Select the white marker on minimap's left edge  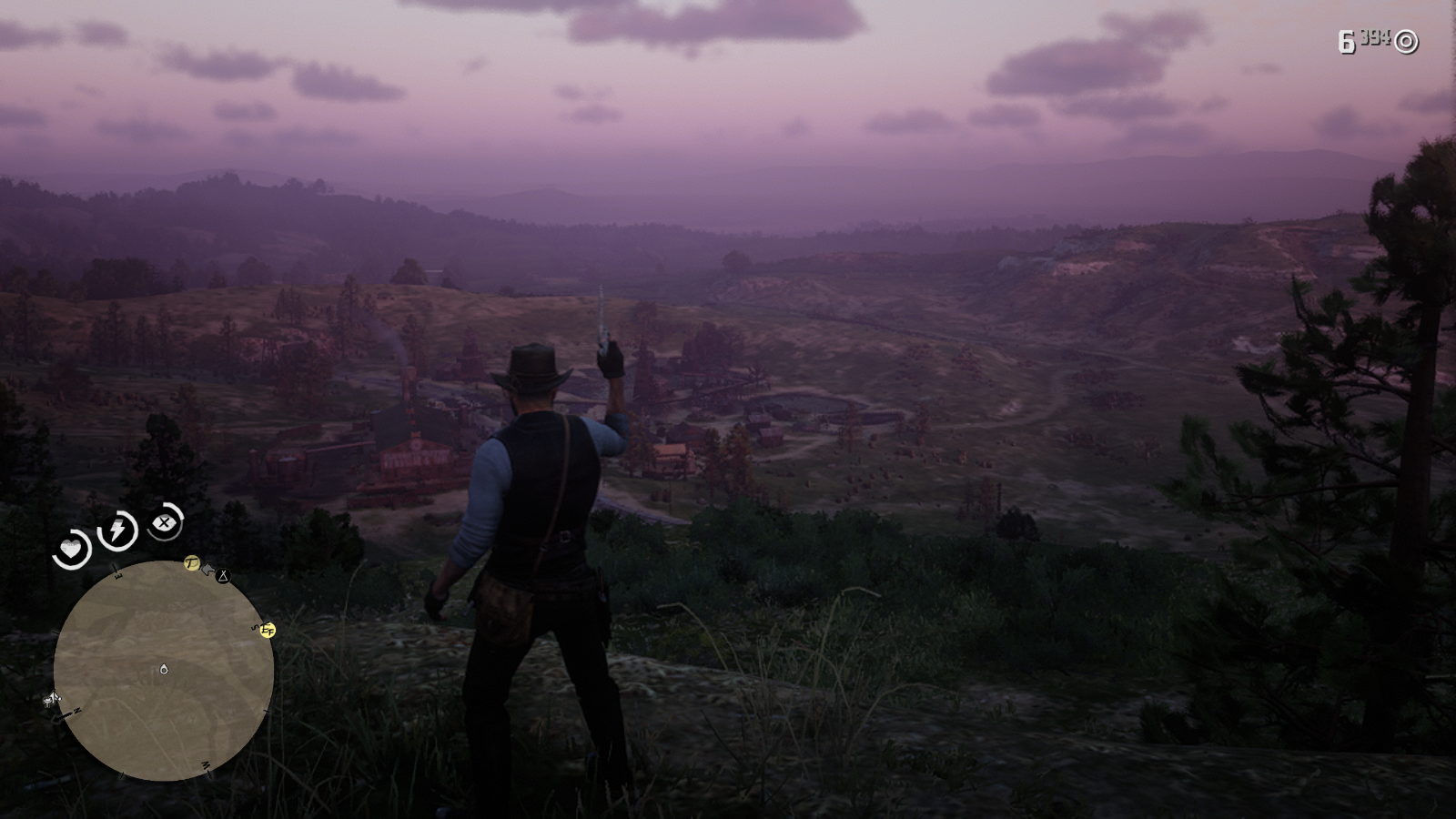[52, 700]
